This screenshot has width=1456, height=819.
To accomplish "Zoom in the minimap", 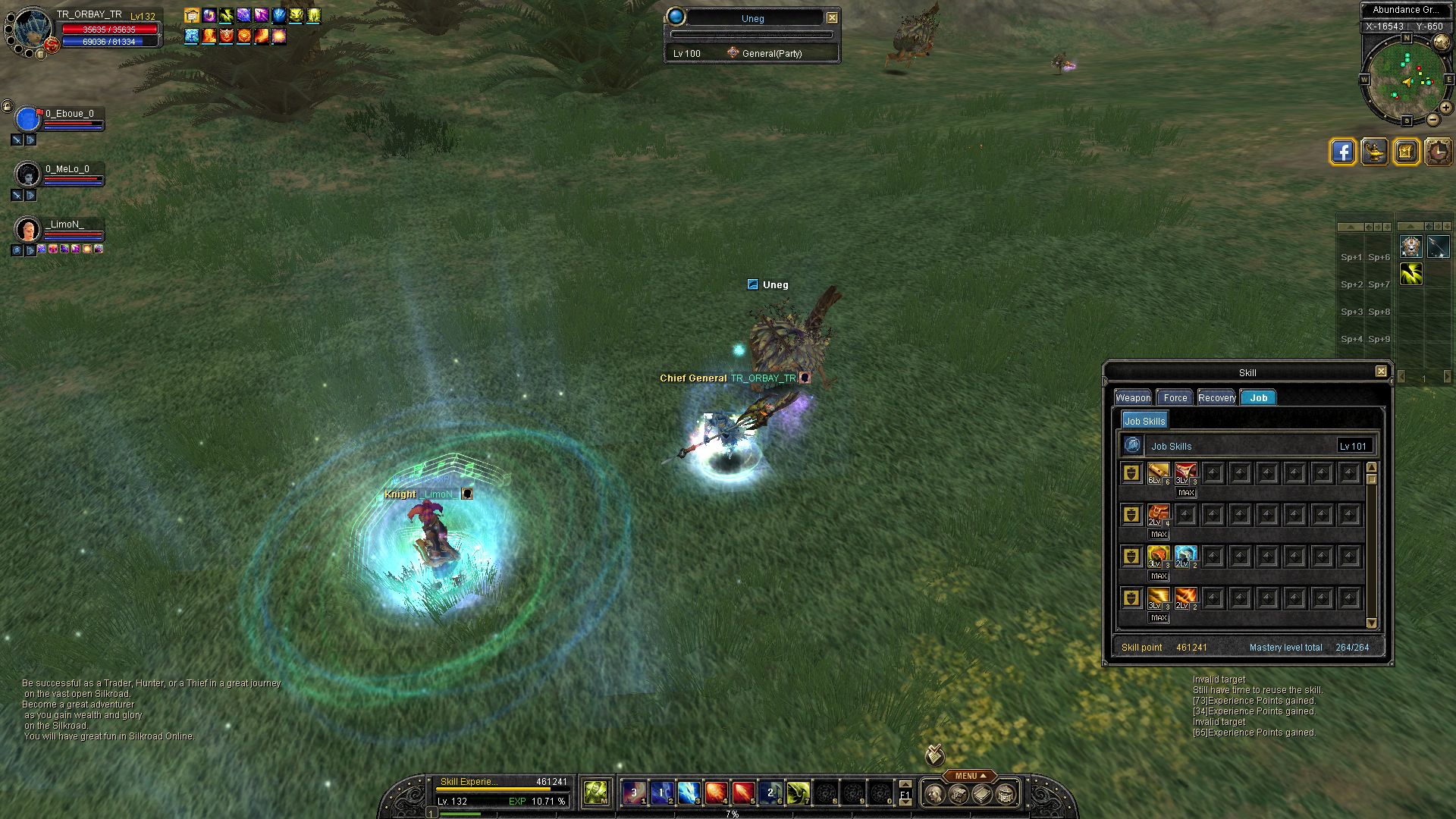I will click(1446, 108).
